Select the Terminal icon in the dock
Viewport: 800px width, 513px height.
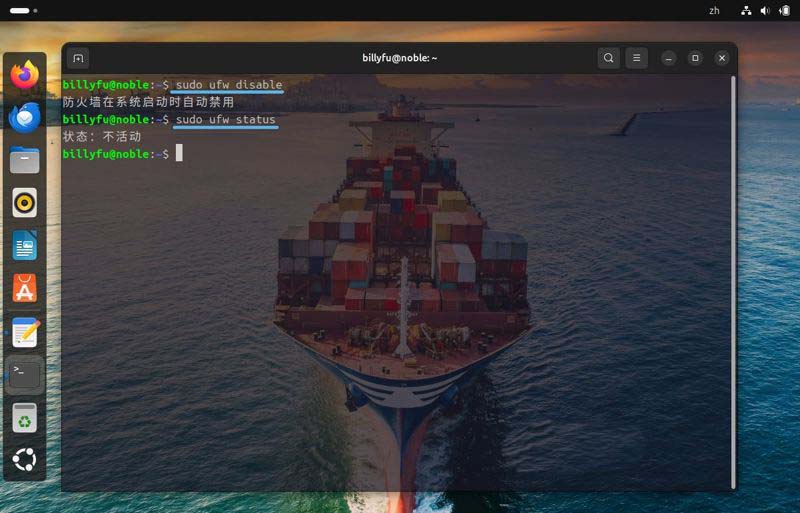tap(25, 375)
